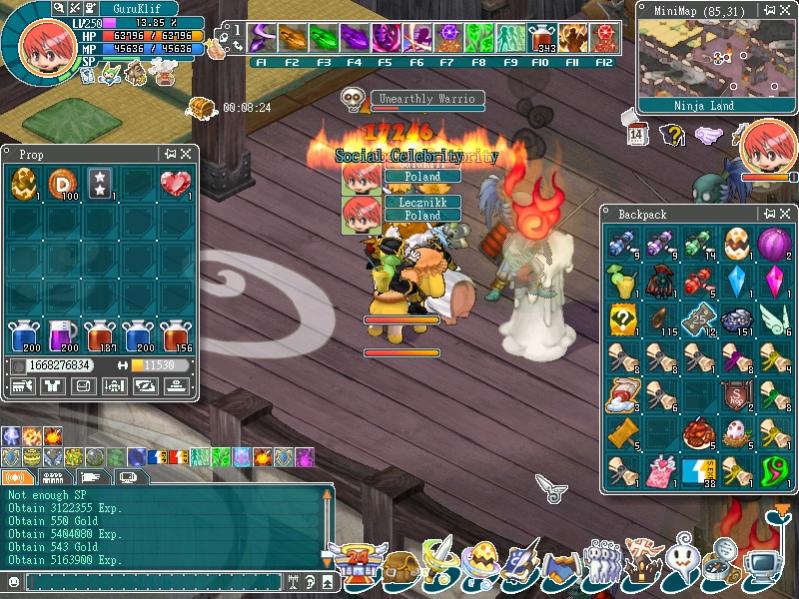Use the purple potion jug
Viewport: 799px width, 599px height.
click(x=62, y=336)
